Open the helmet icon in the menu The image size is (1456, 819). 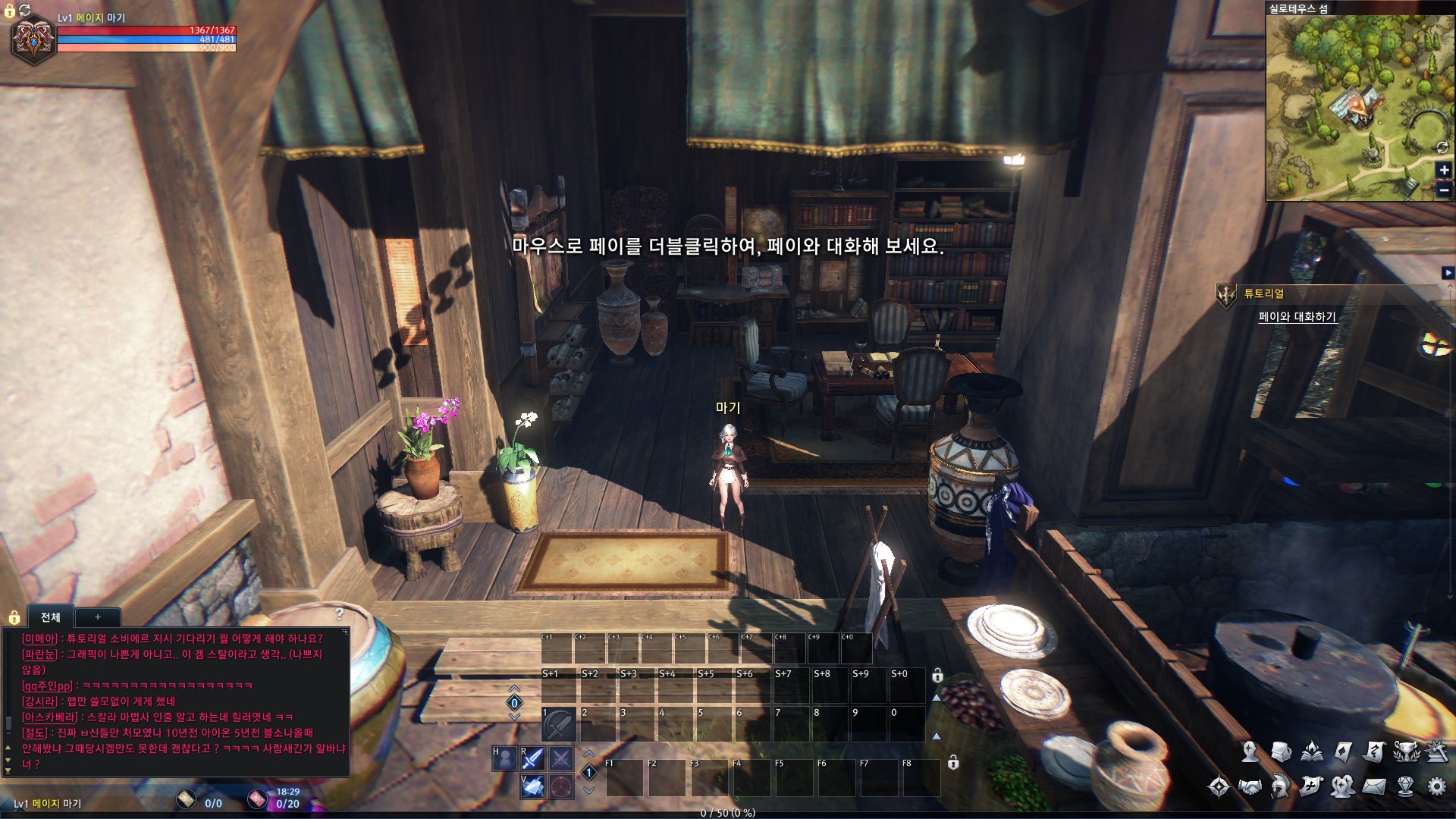tap(1281, 786)
